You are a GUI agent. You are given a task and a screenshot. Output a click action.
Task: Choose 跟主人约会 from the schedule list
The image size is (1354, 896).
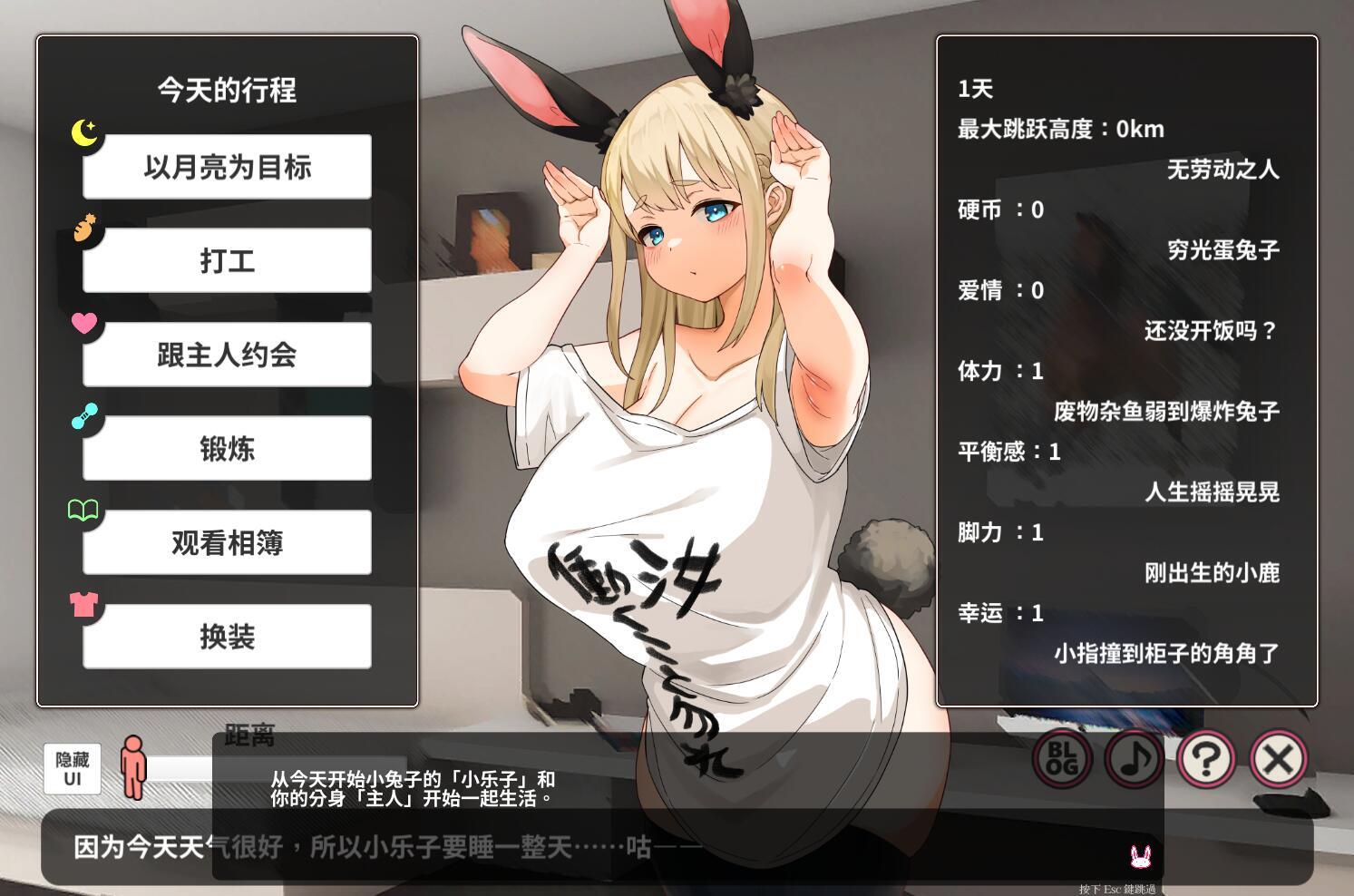pyautogui.click(x=227, y=355)
